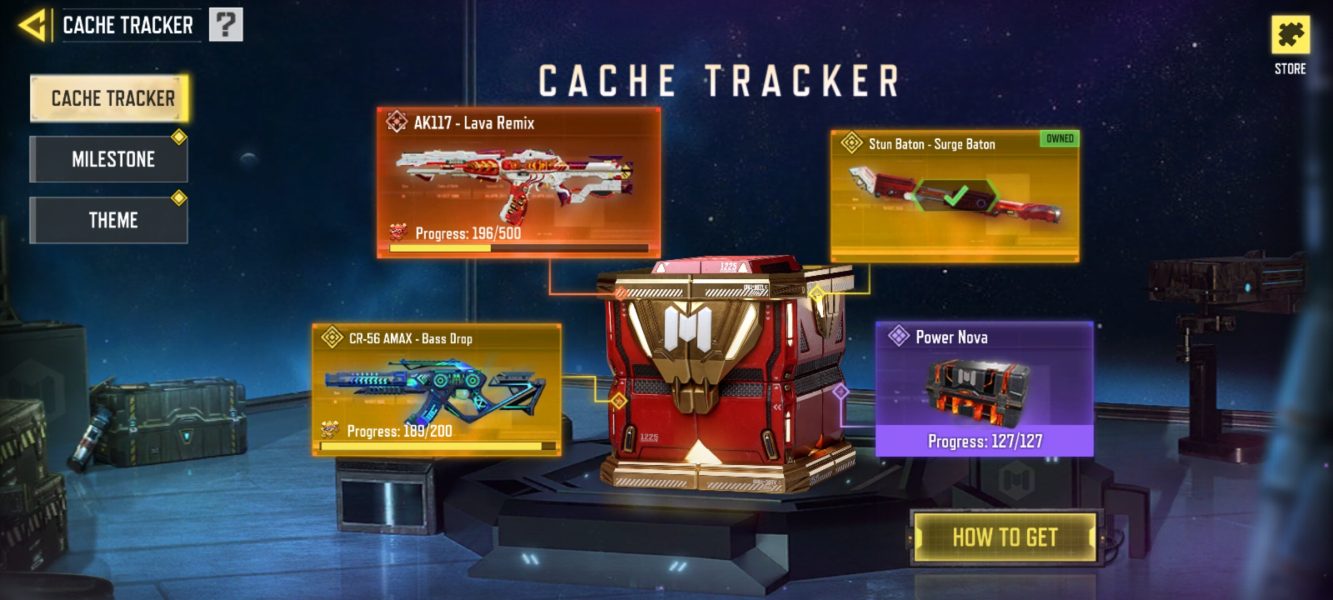Choose the Power Nova crate card
The width and height of the screenshot is (1333, 600).
984,388
